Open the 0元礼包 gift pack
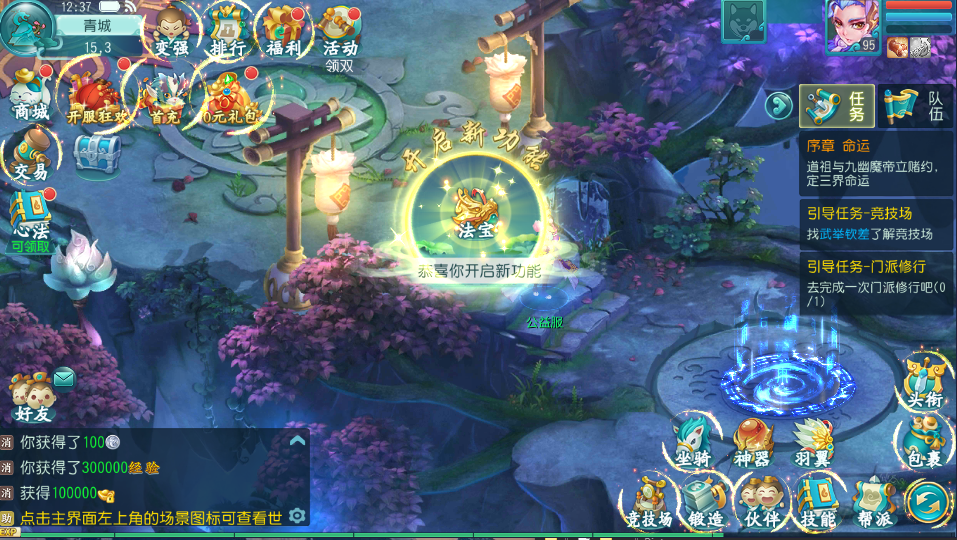This screenshot has width=957, height=540. tap(230, 97)
